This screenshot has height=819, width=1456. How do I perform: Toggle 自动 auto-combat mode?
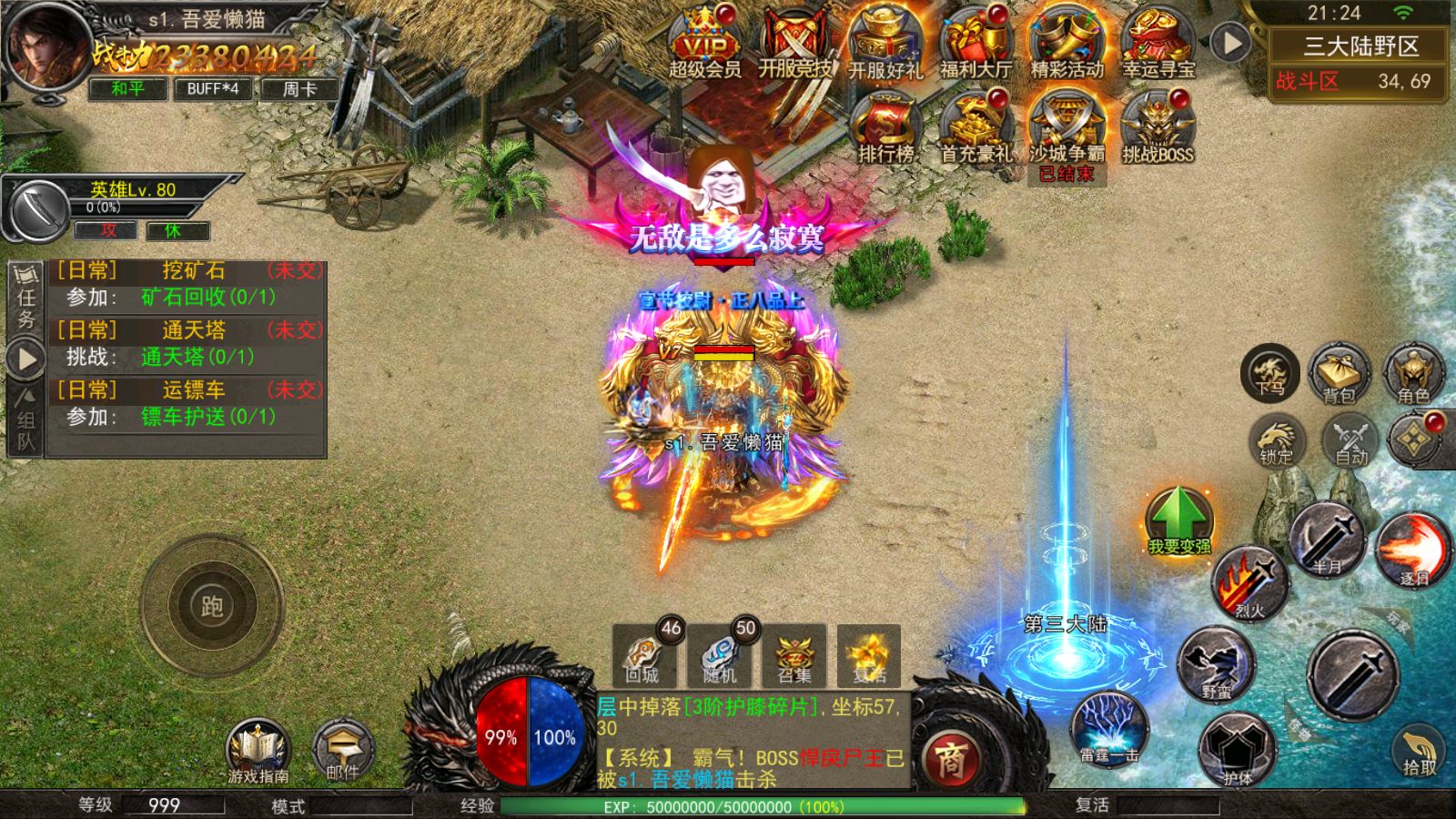click(x=1351, y=440)
